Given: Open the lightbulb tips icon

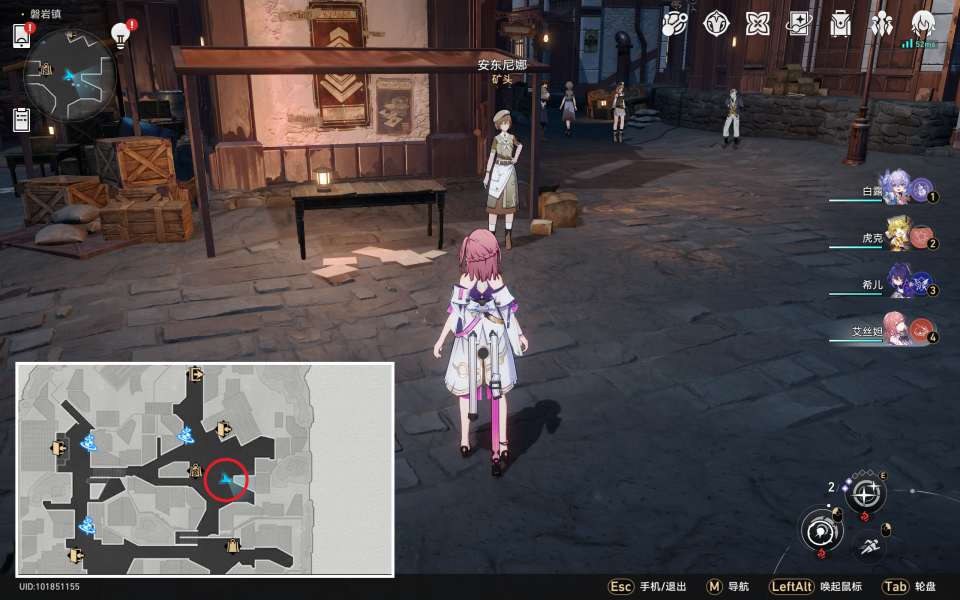Looking at the screenshot, I should click(x=121, y=36).
